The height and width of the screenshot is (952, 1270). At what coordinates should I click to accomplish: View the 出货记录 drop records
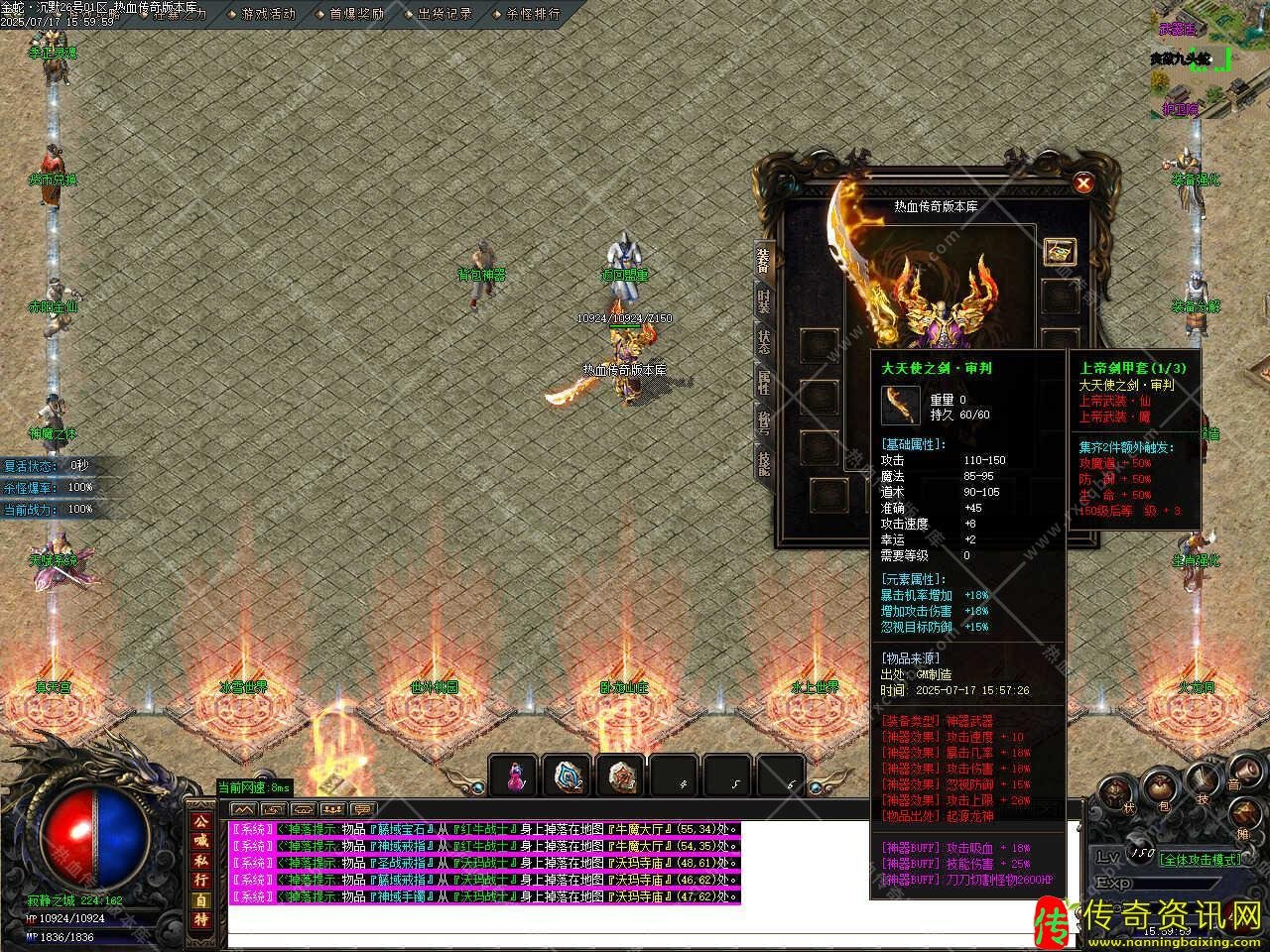click(444, 14)
